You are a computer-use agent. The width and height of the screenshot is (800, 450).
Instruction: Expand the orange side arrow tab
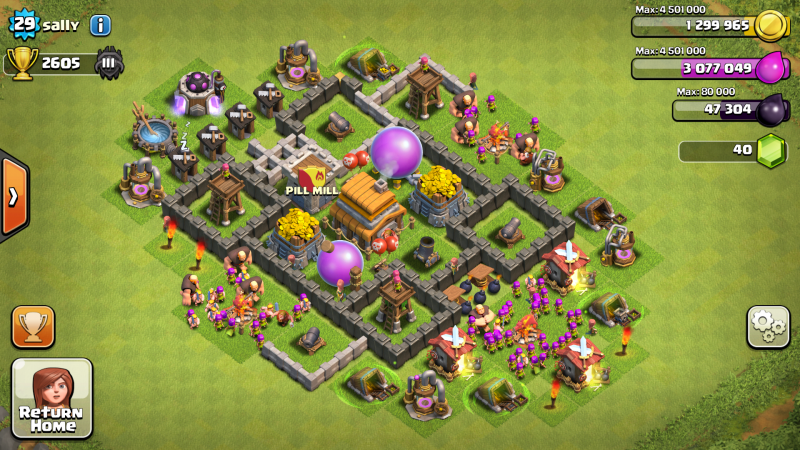point(13,196)
